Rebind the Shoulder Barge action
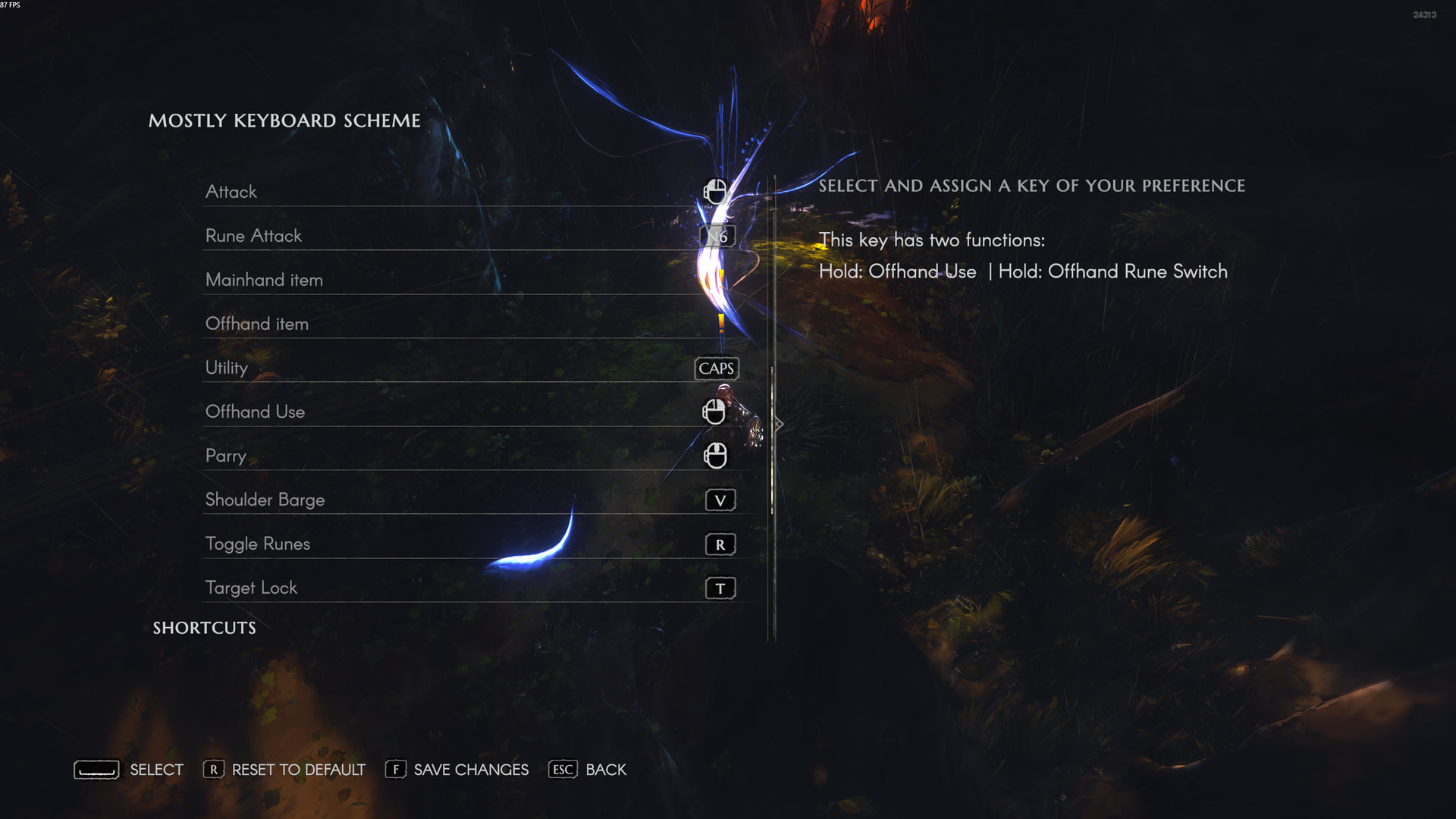This screenshot has width=1456, height=819. [x=470, y=500]
